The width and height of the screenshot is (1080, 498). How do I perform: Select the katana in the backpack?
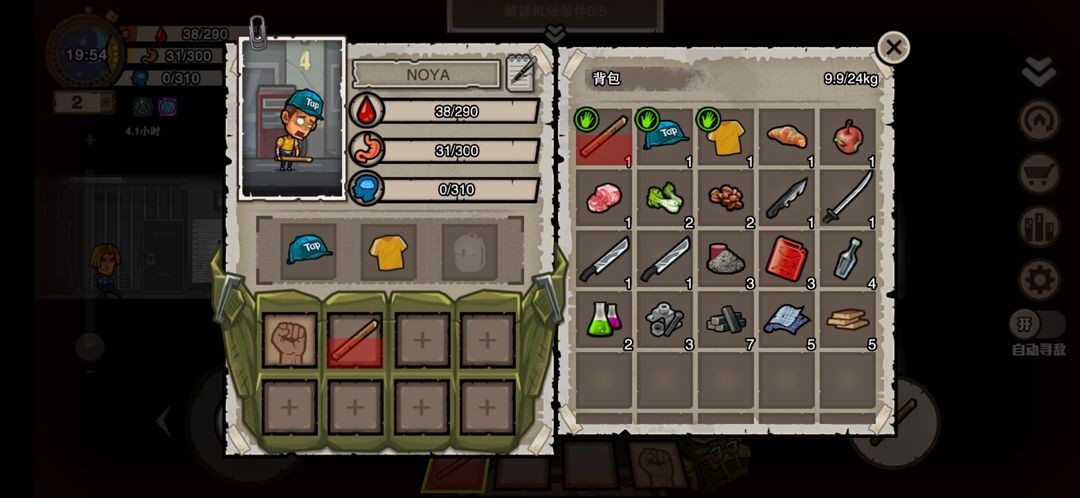point(847,198)
